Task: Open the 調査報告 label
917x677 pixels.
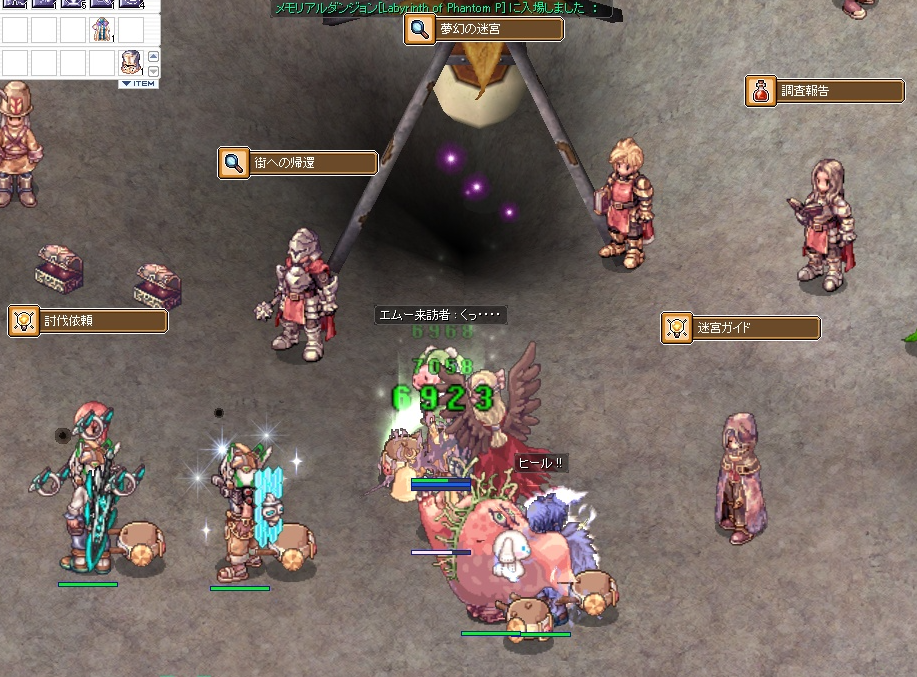Action: 825,91
